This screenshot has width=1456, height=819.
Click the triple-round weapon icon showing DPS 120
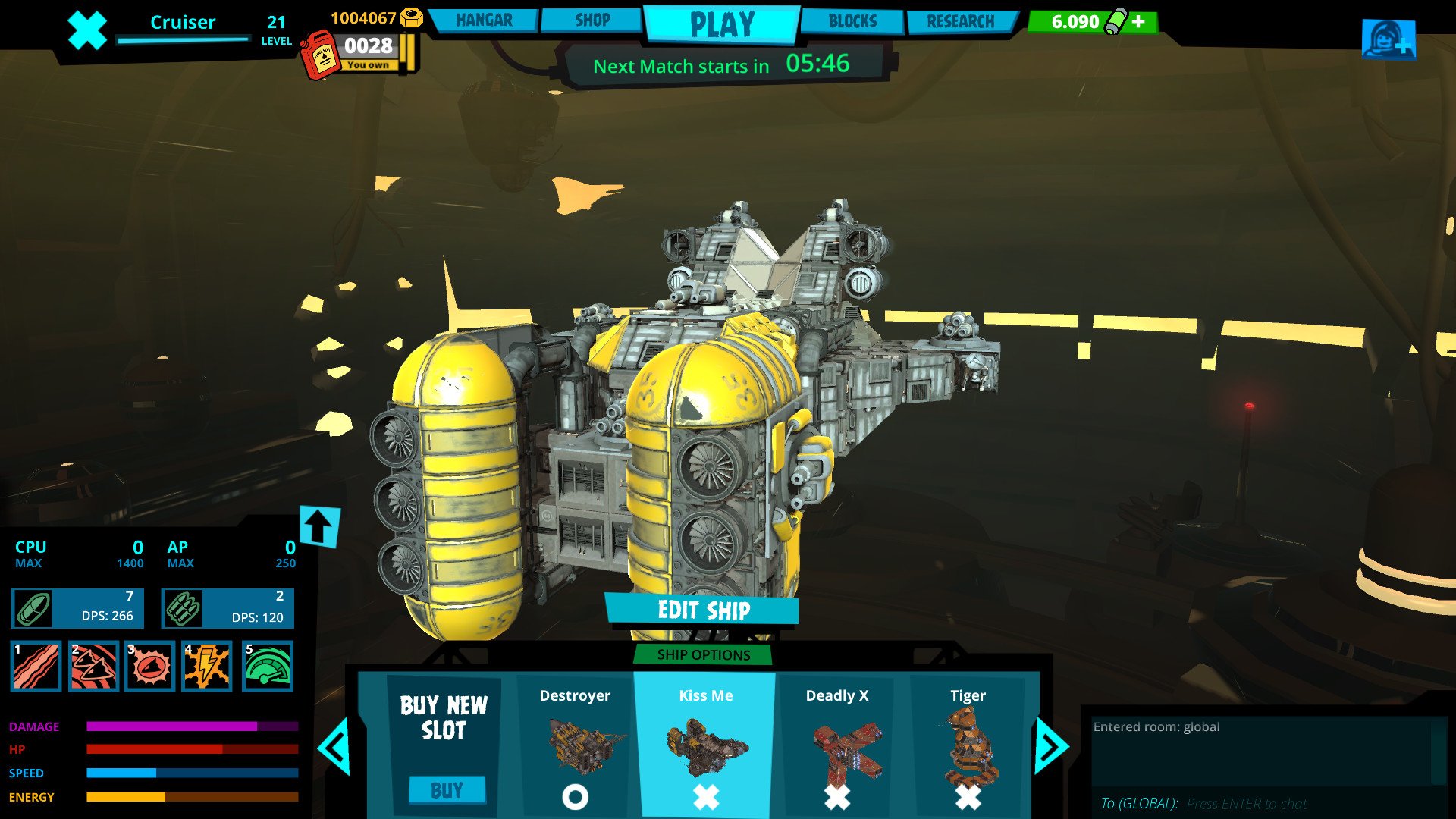click(x=182, y=607)
